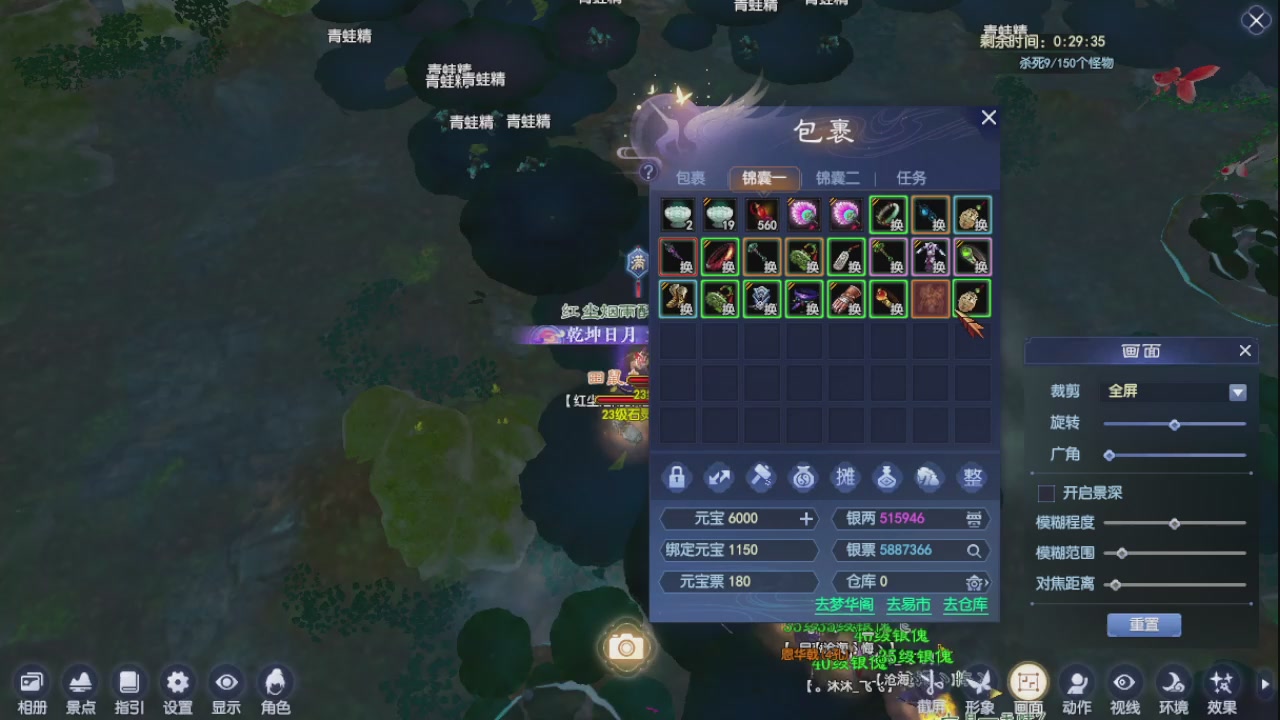Image resolution: width=1280 pixels, height=720 pixels.
Task: Click the lock icon in the bag toolbar
Action: click(677, 478)
